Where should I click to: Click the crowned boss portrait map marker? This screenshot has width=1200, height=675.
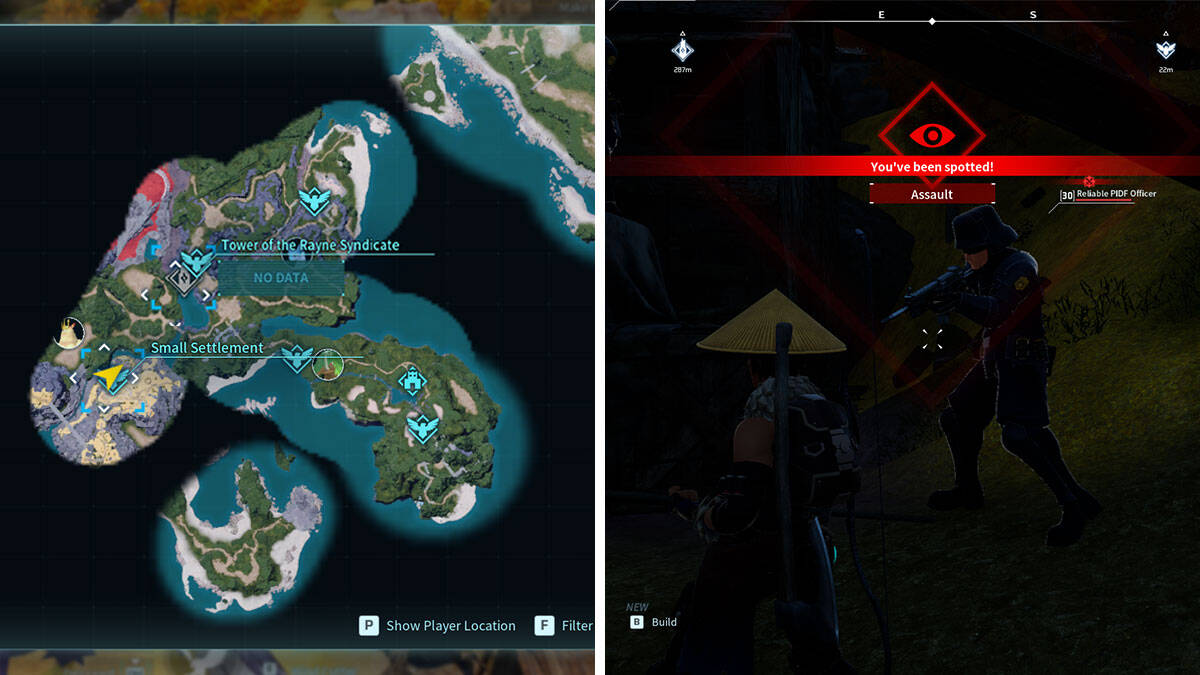click(x=69, y=332)
